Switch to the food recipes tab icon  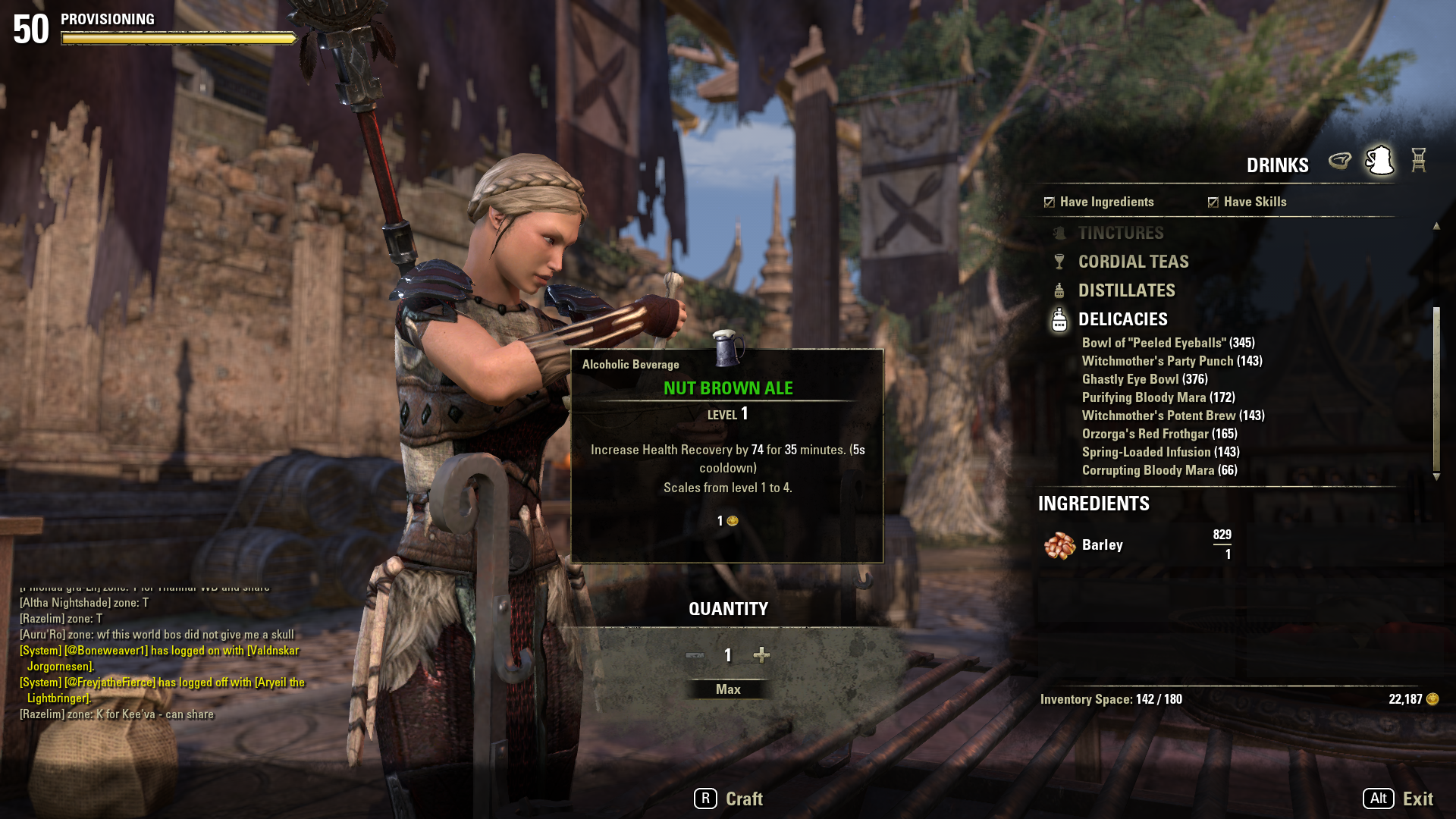pos(1340,161)
